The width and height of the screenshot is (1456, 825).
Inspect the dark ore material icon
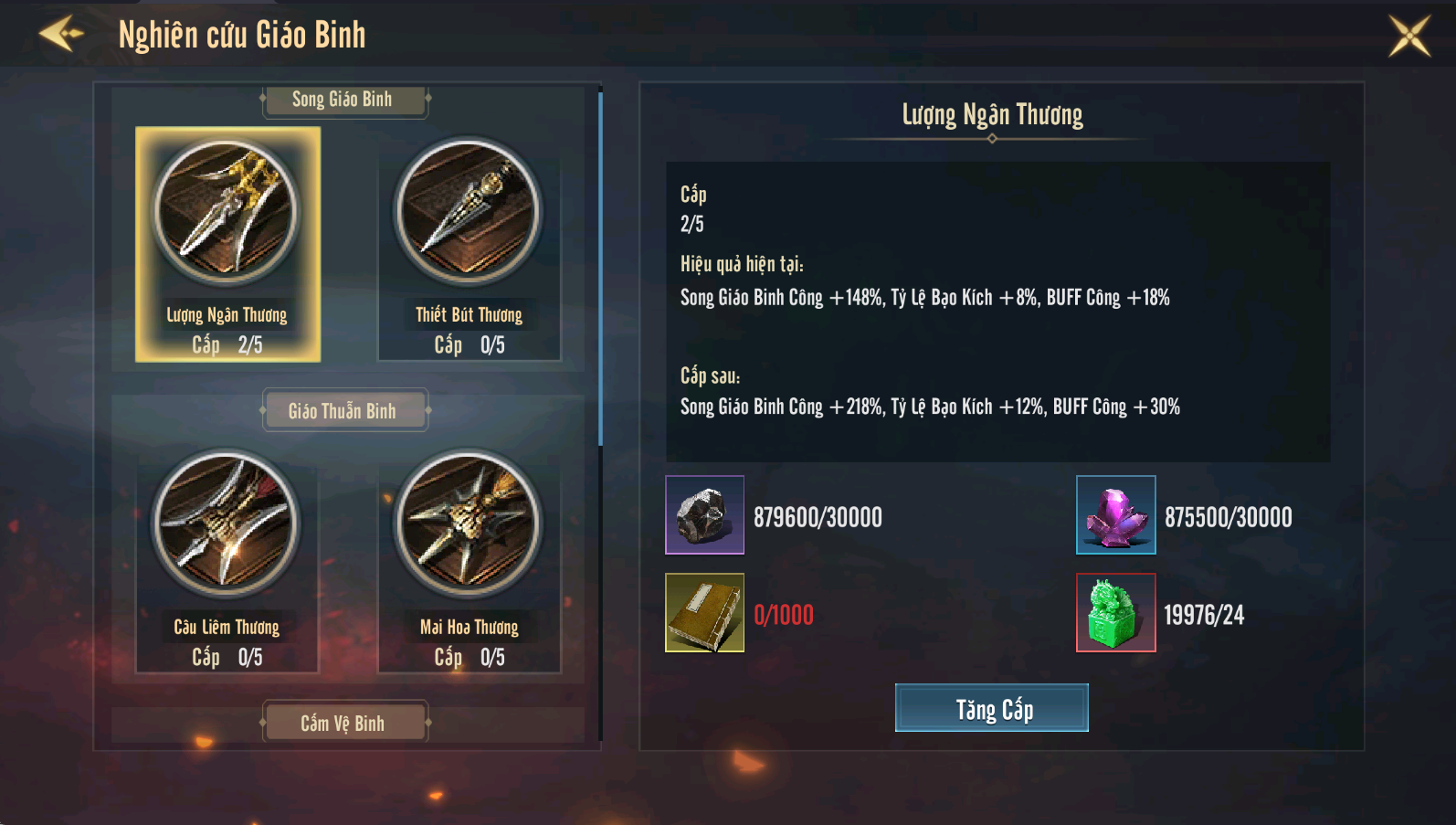tap(704, 514)
